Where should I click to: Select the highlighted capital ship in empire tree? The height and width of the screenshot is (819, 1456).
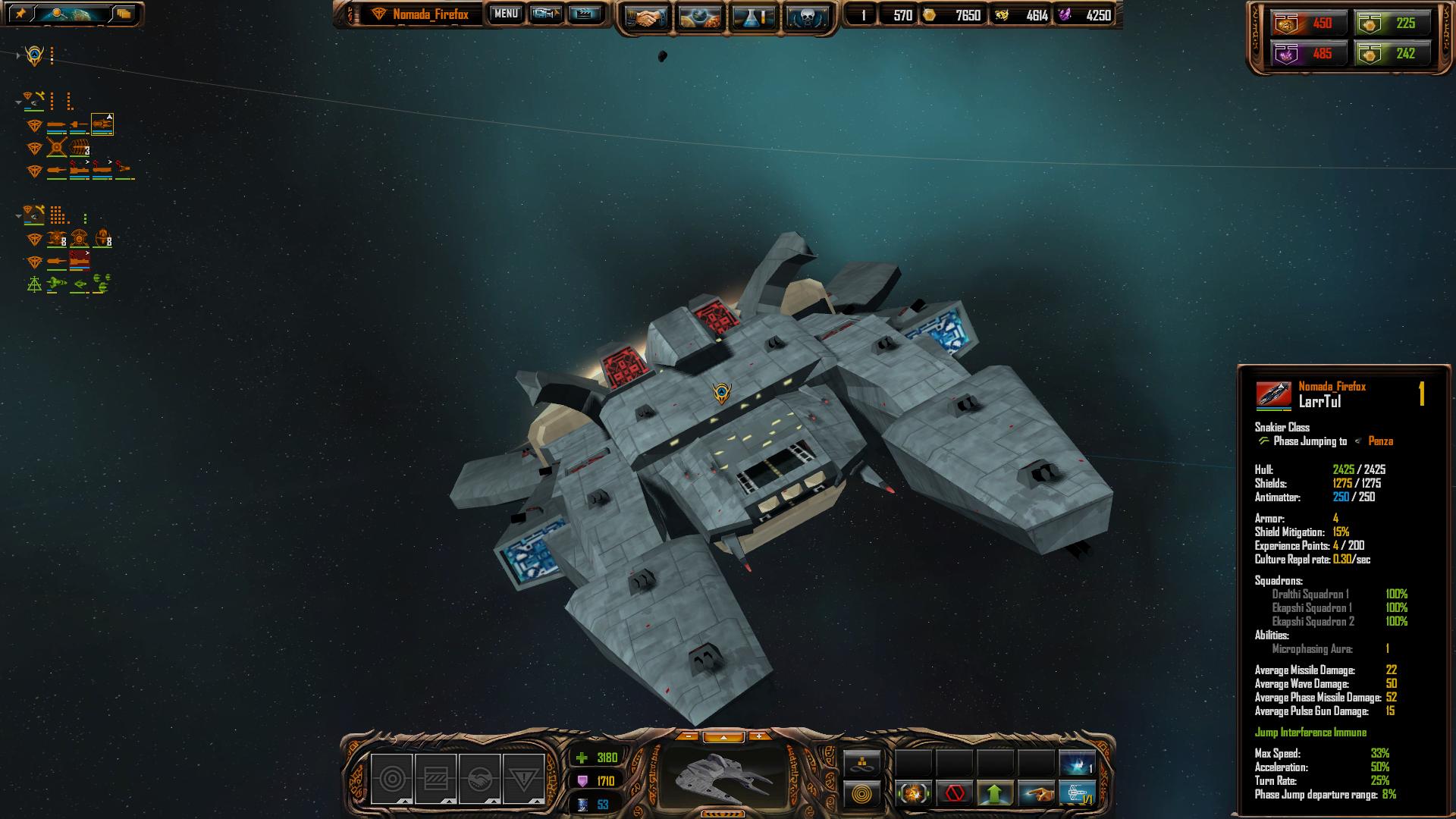pos(102,124)
